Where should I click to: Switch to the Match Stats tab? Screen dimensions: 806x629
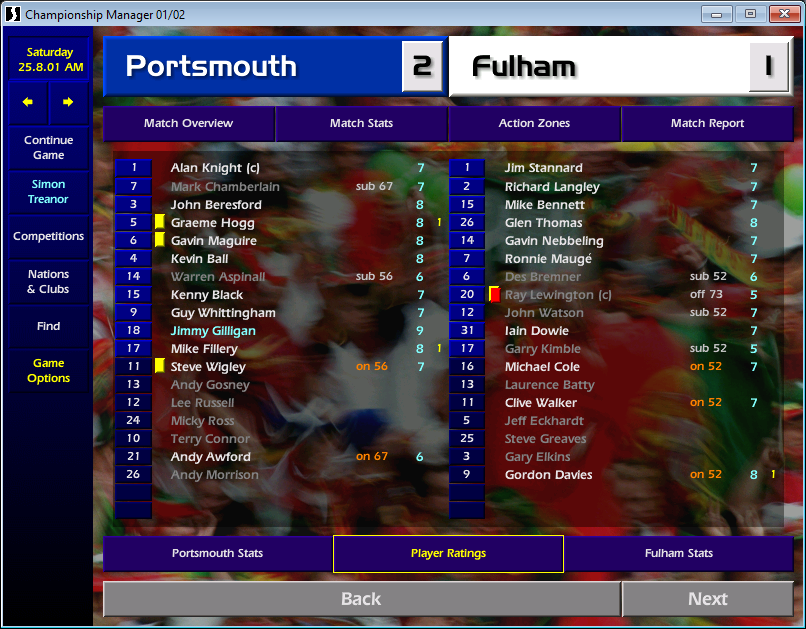(361, 123)
